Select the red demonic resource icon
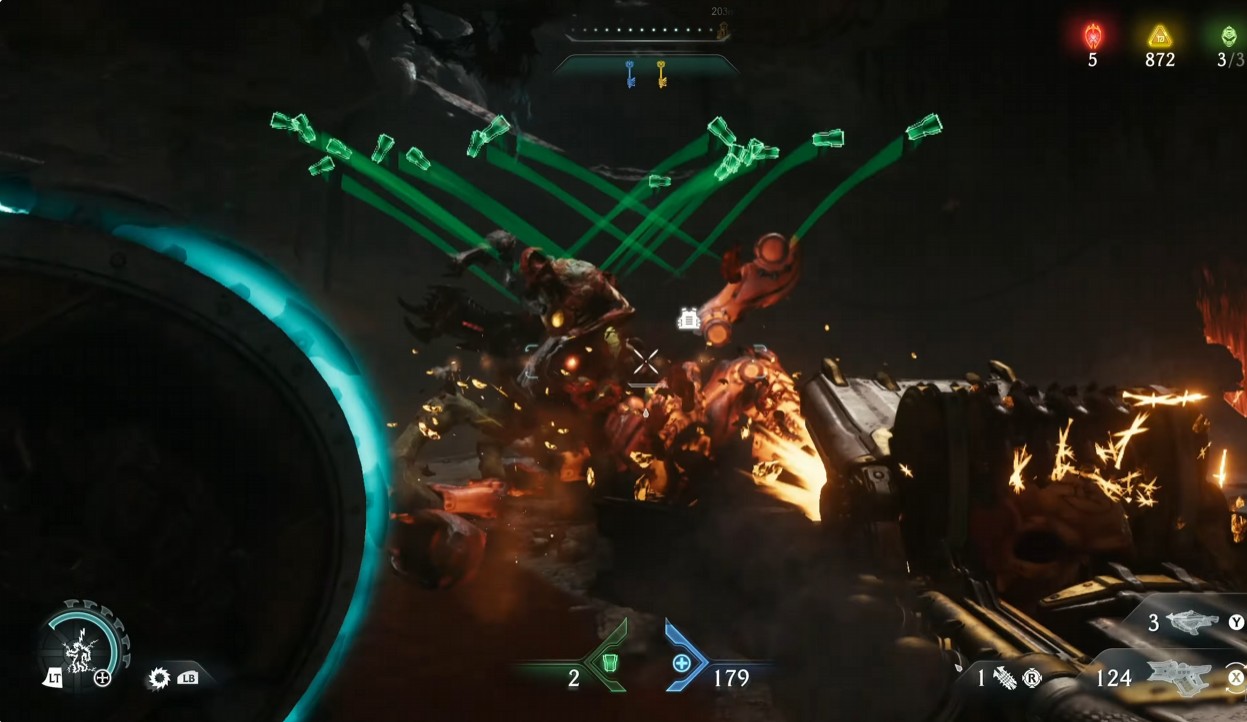 (x=1092, y=37)
